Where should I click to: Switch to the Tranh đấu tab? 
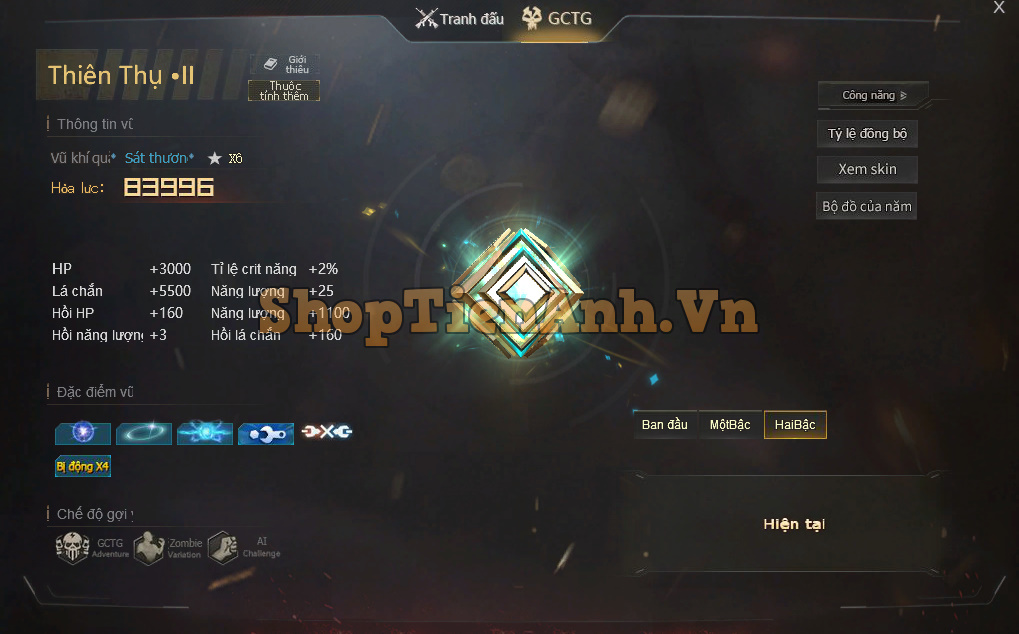click(460, 19)
